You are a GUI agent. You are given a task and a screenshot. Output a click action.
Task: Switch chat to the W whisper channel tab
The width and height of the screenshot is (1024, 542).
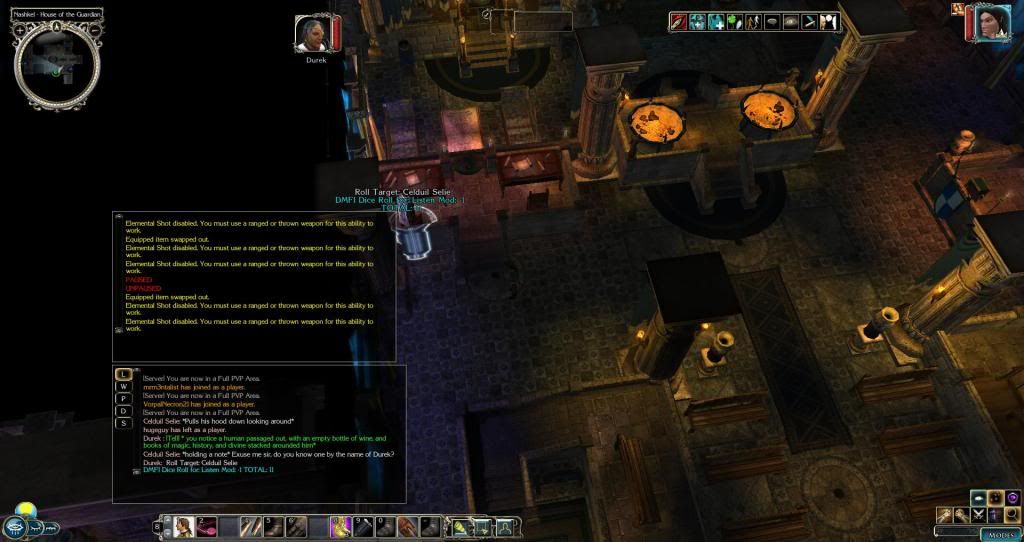123,386
